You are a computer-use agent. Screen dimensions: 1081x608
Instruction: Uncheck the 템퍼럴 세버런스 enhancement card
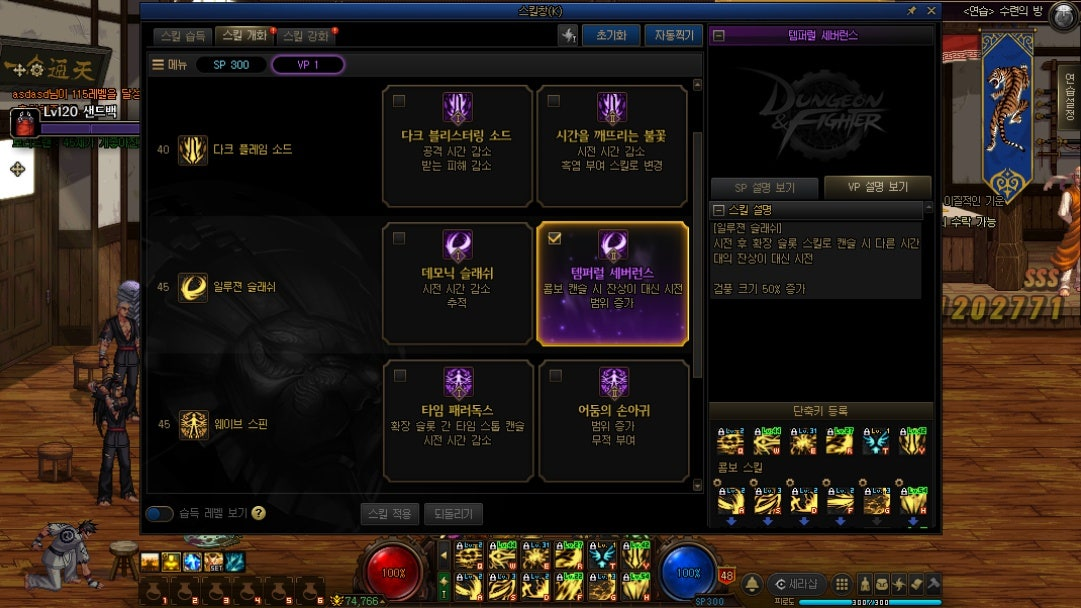[555, 238]
